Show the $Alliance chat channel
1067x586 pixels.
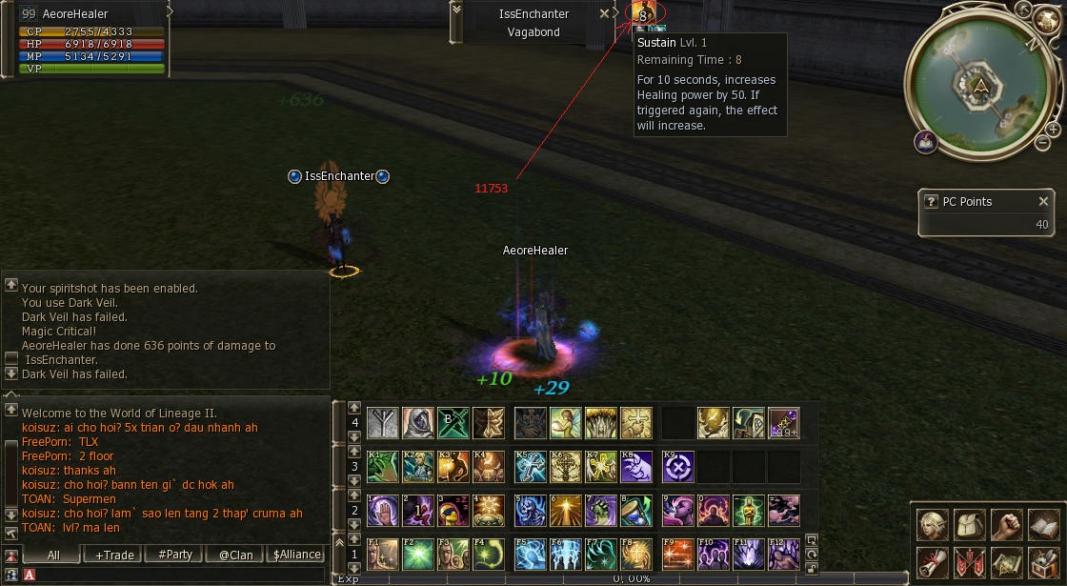[297, 555]
